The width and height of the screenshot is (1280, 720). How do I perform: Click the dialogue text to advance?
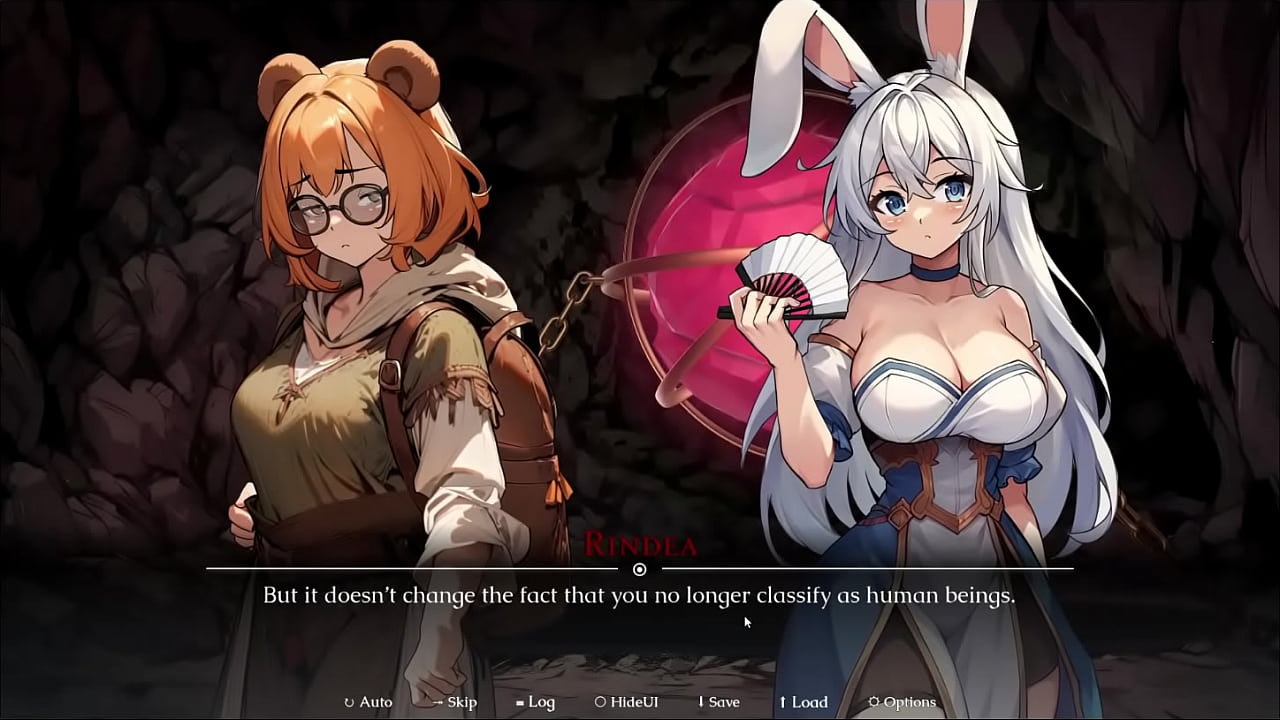coord(640,594)
